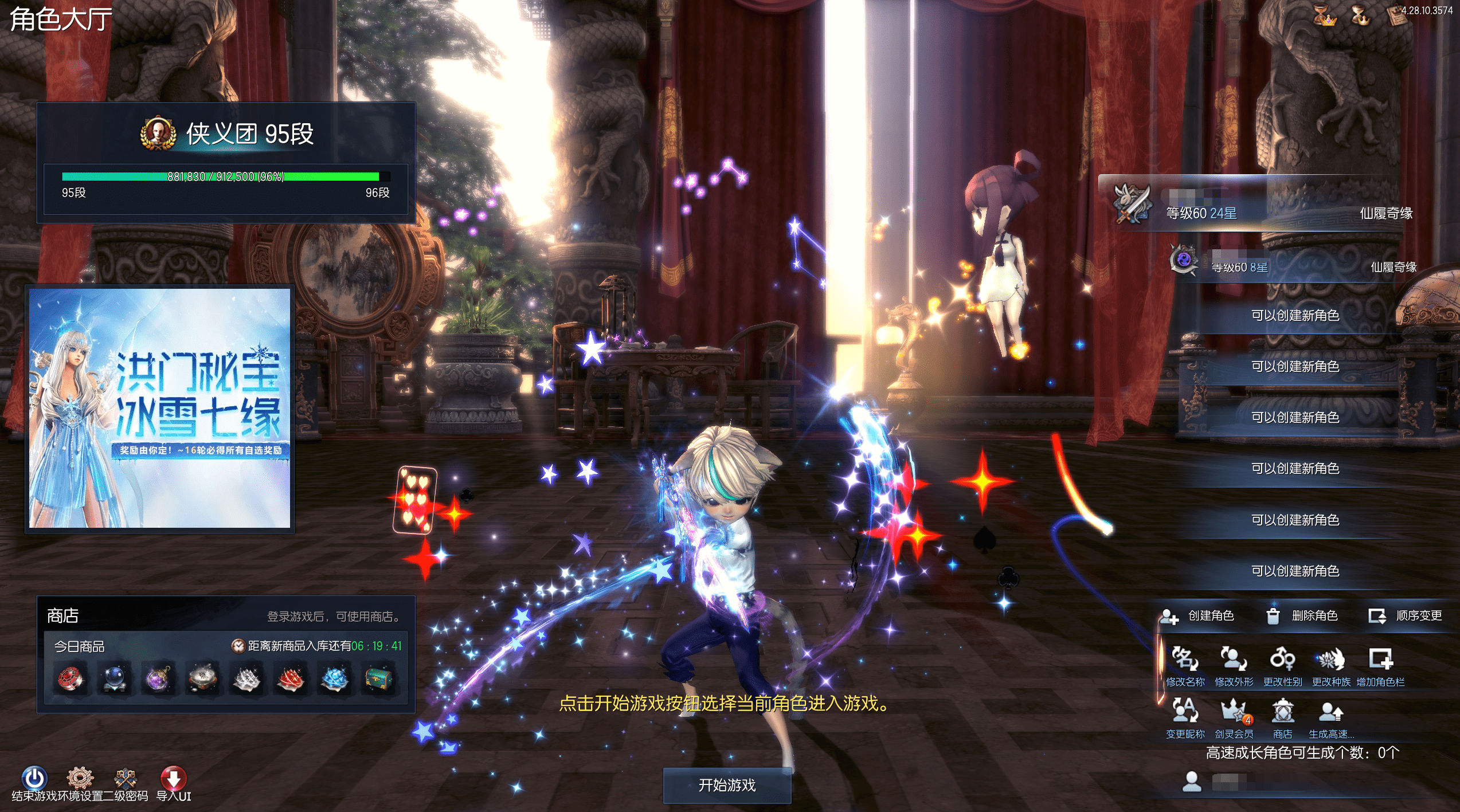Open 环境设置 gear settings icon
The image size is (1460, 812).
(x=80, y=778)
